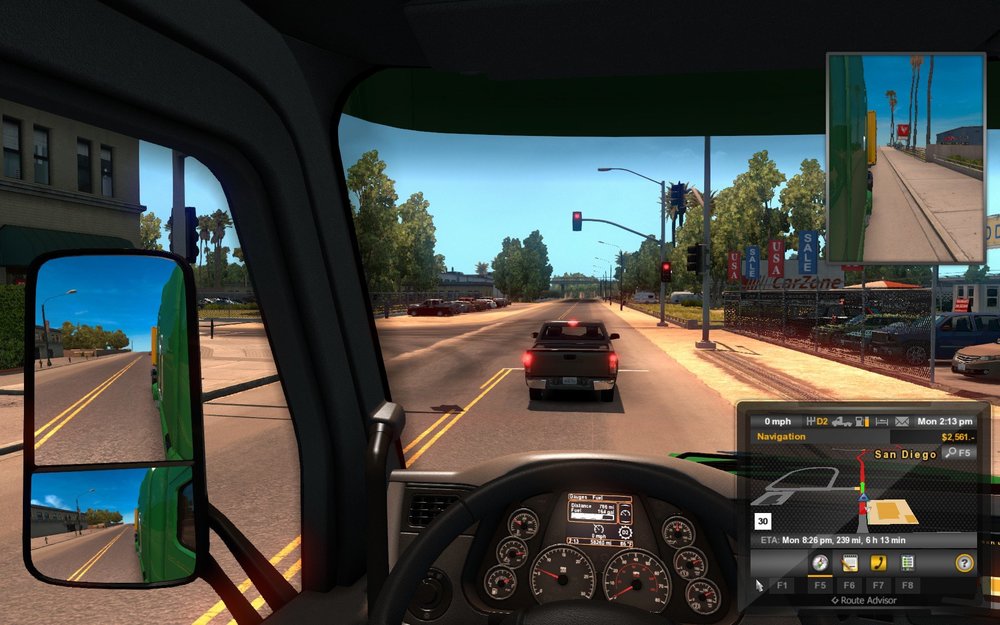Switch to the job notepad tab
Image resolution: width=1000 pixels, height=625 pixels.
pos(849,563)
